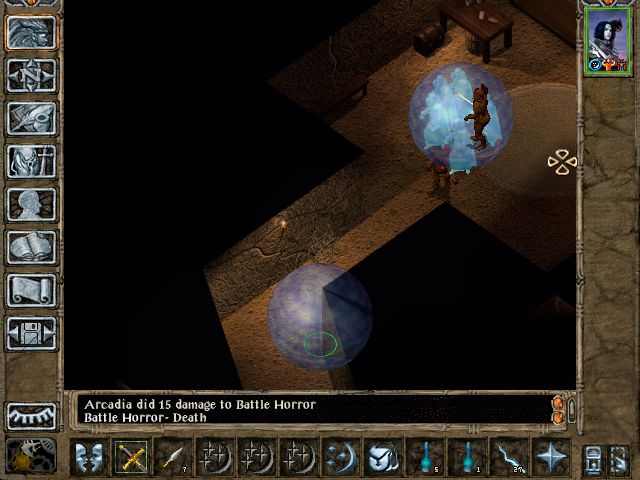Toggle pause with the clock gear button
This screenshot has height=480, width=640.
pos(31,456)
